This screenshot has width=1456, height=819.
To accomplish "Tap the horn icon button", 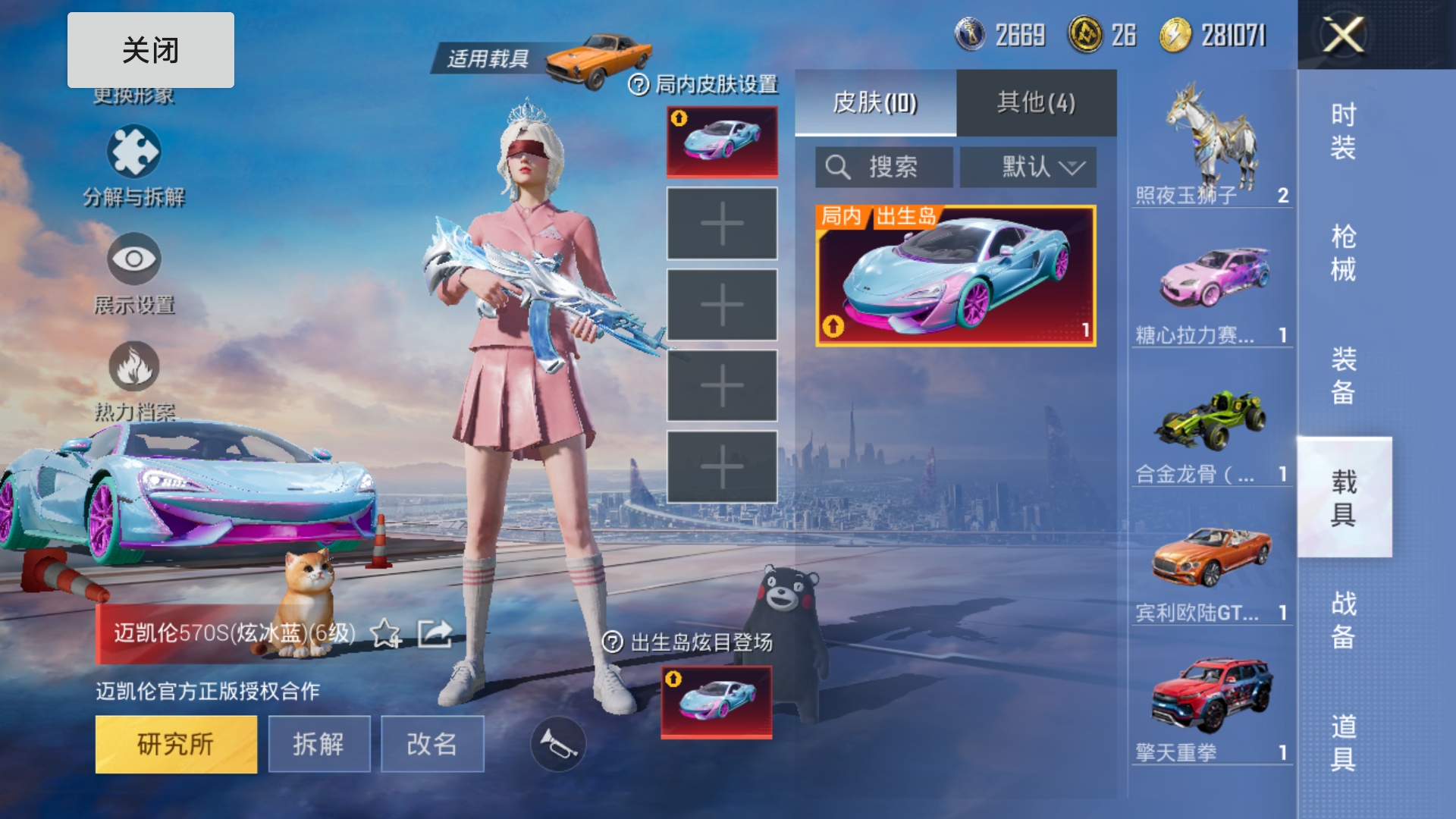I will pos(558,744).
